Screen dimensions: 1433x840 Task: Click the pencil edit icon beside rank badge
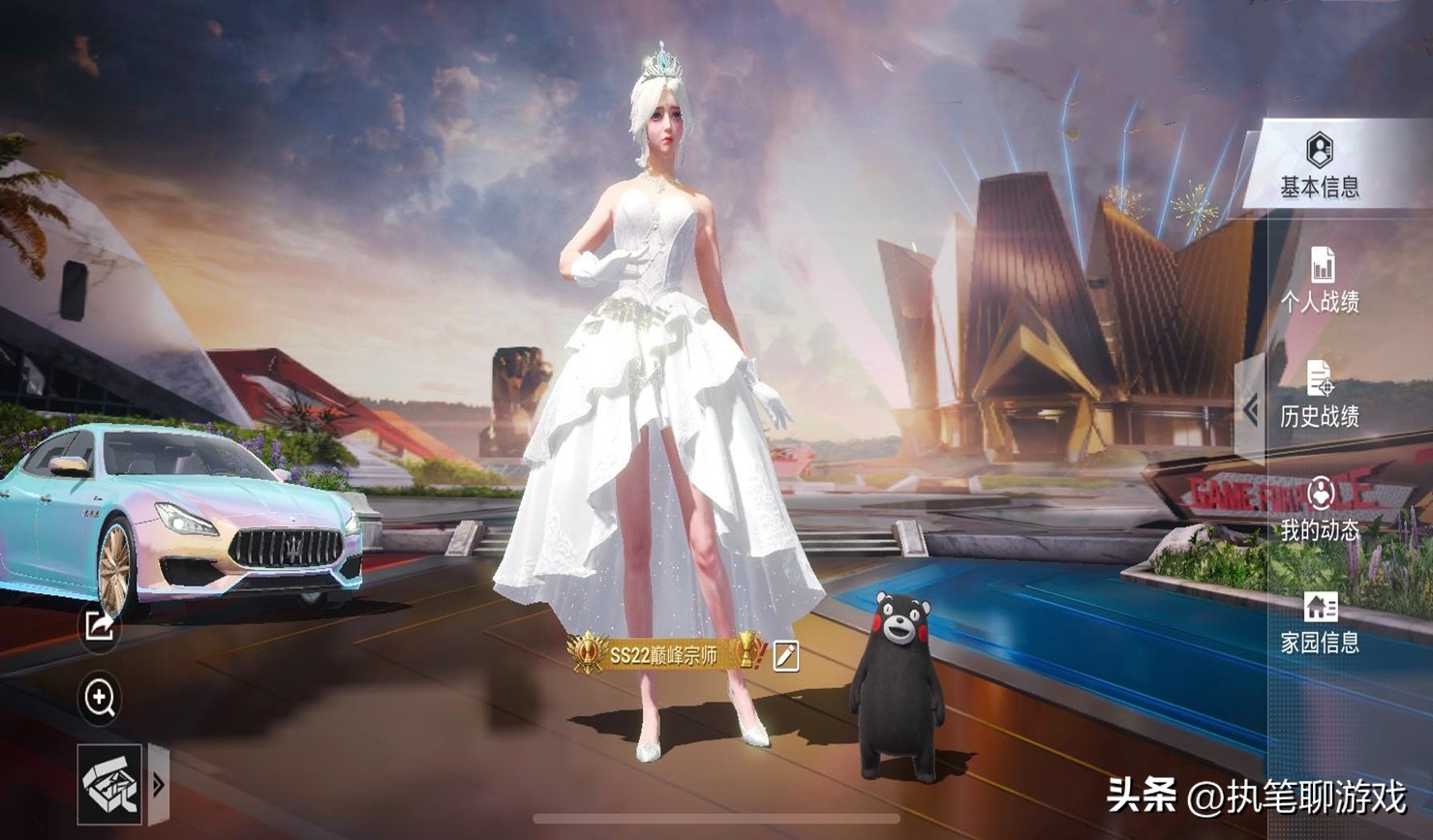point(786,655)
